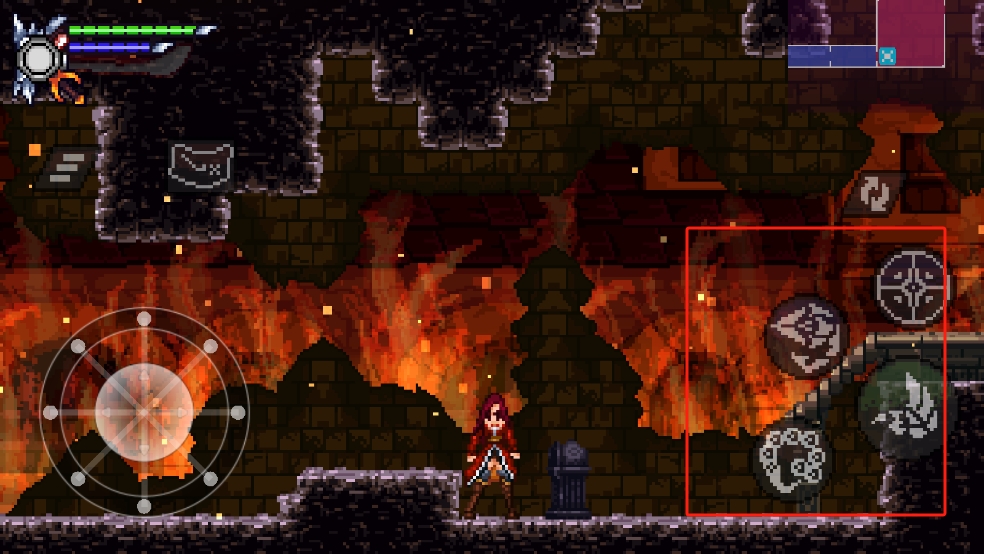The height and width of the screenshot is (554, 984).
Task: Tap the green claw attack button
Action: coord(901,408)
